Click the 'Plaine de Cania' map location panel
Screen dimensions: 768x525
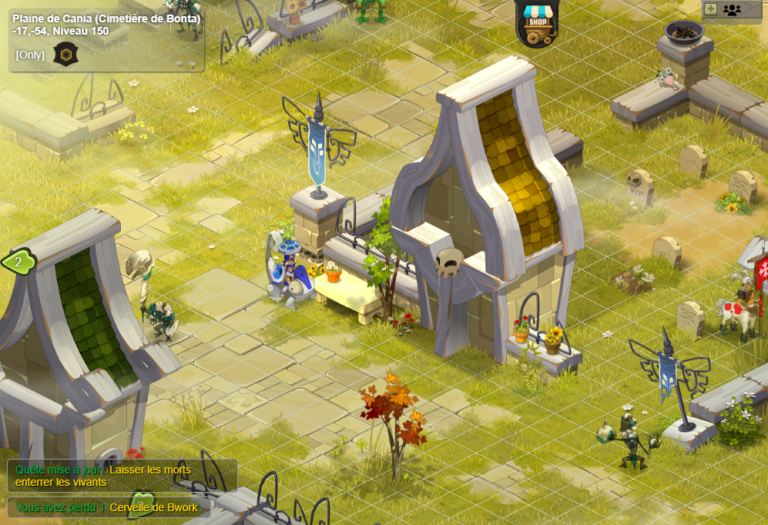point(105,24)
